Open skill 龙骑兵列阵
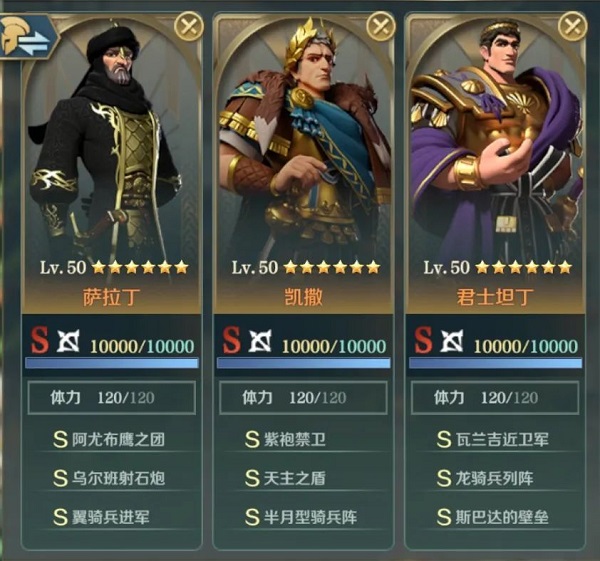 click(x=495, y=478)
